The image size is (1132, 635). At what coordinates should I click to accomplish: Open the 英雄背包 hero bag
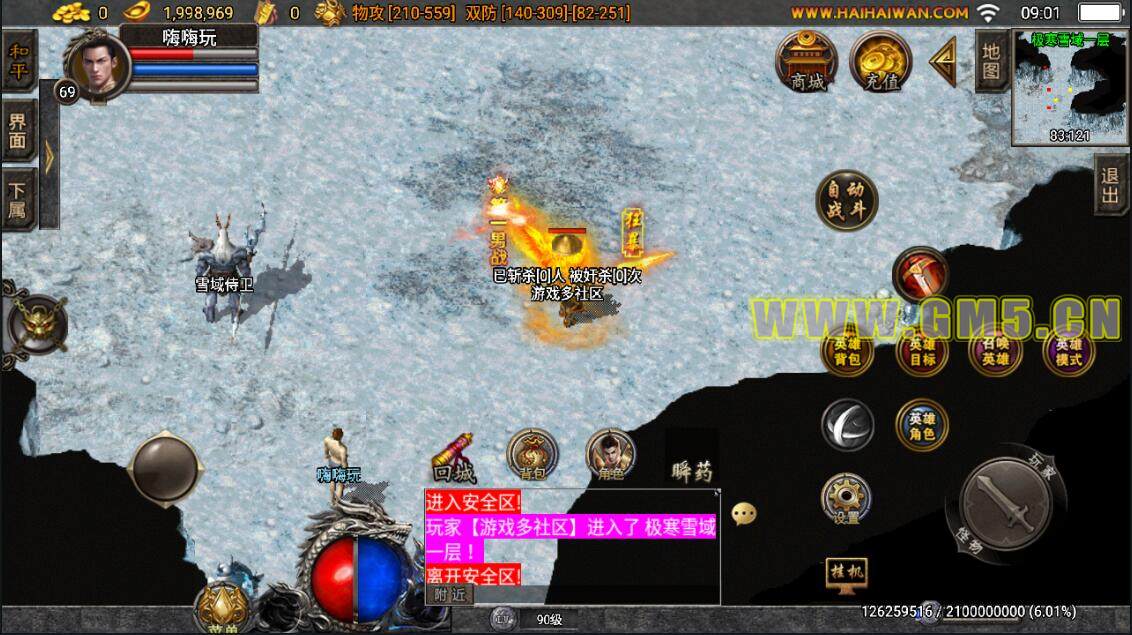847,352
